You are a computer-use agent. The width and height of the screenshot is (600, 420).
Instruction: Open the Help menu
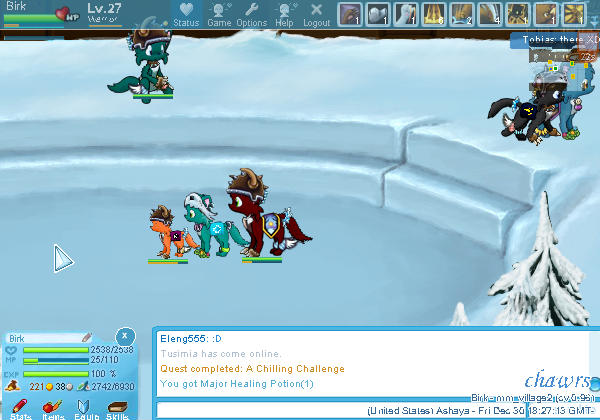click(284, 13)
